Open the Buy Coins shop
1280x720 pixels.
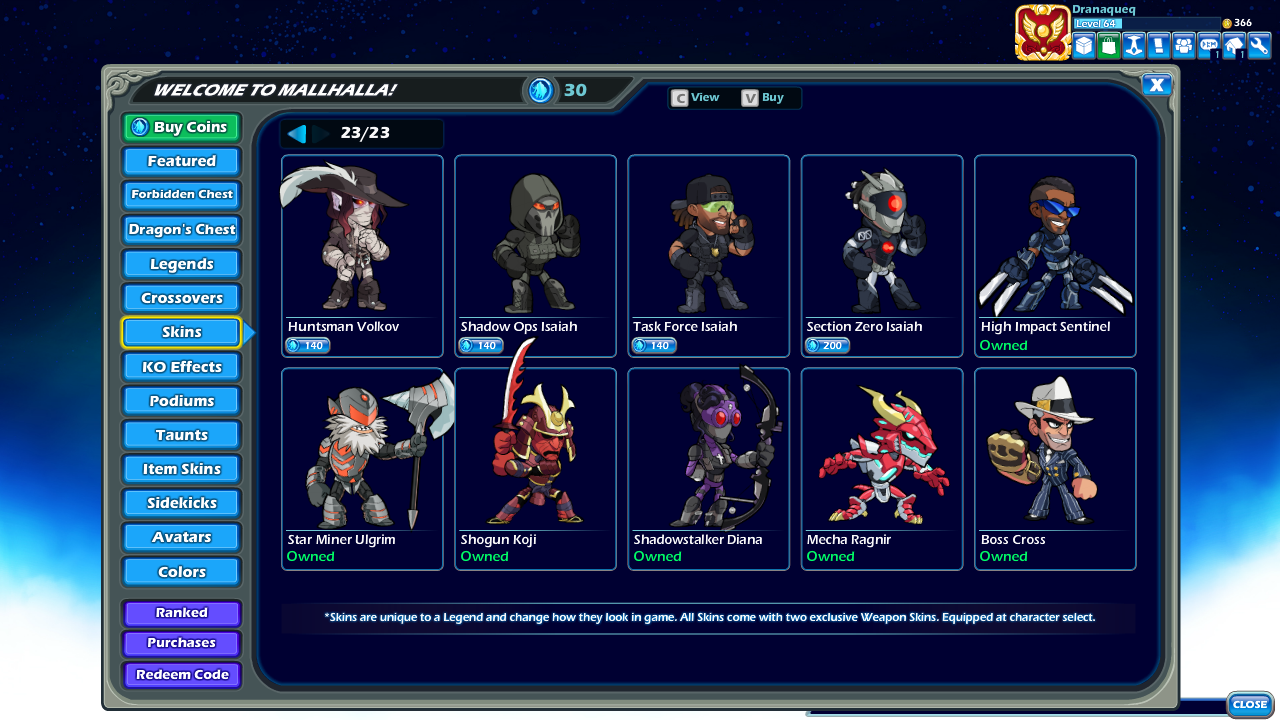[x=181, y=127]
